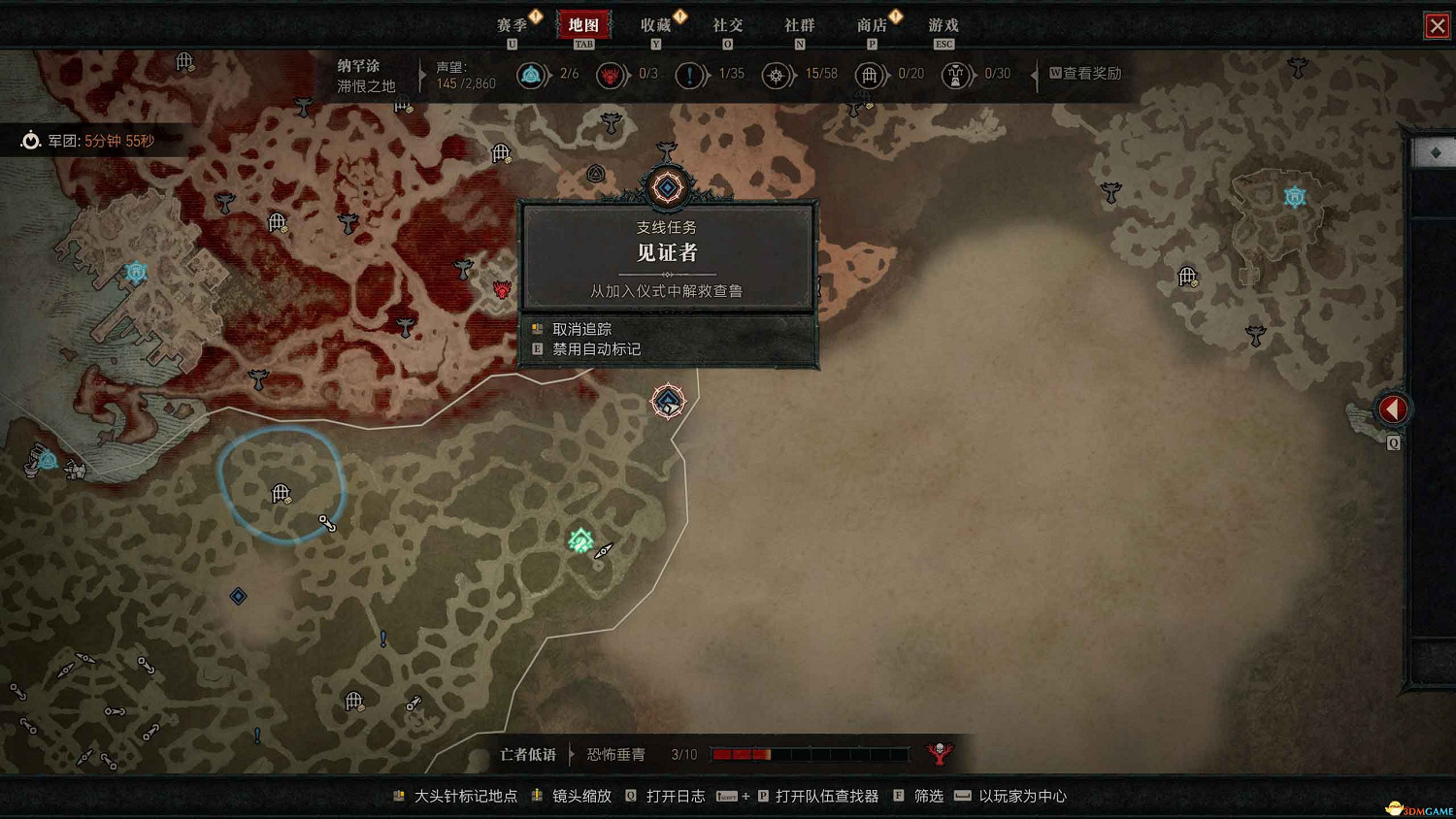
Task: Select the Witness side quest marker on the map
Action: click(x=668, y=187)
